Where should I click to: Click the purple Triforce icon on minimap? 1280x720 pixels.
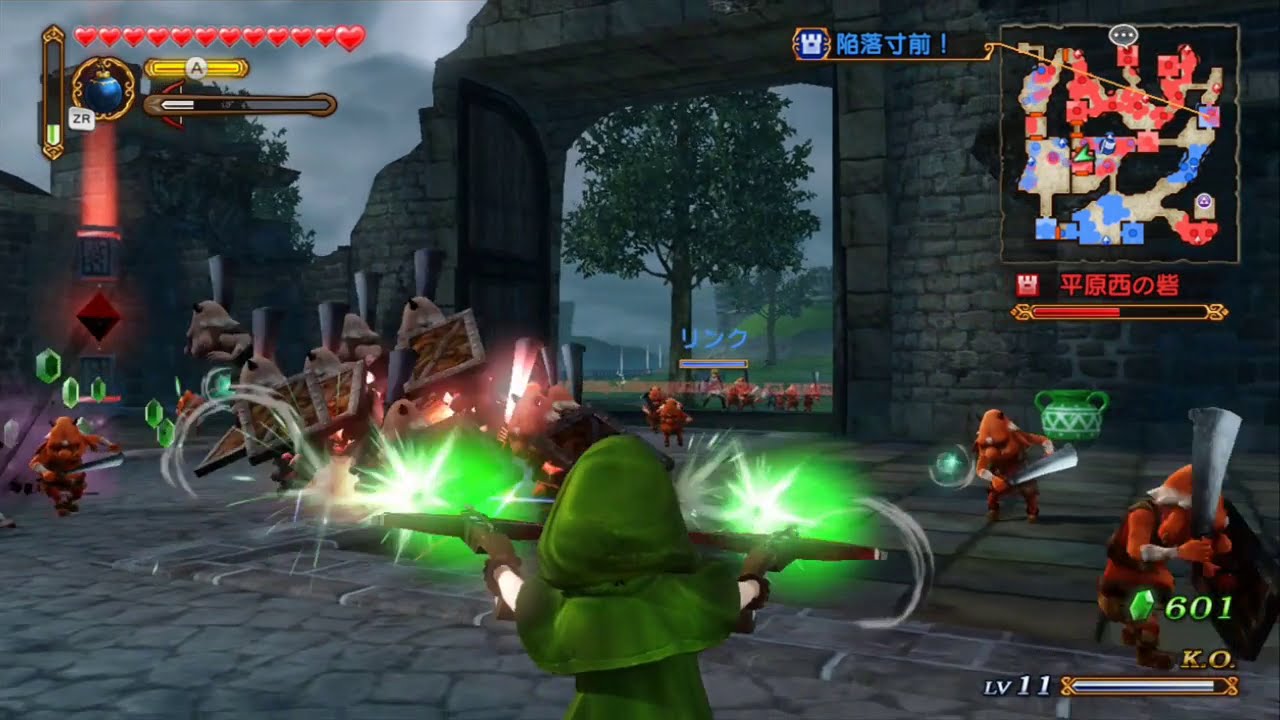1202,200
